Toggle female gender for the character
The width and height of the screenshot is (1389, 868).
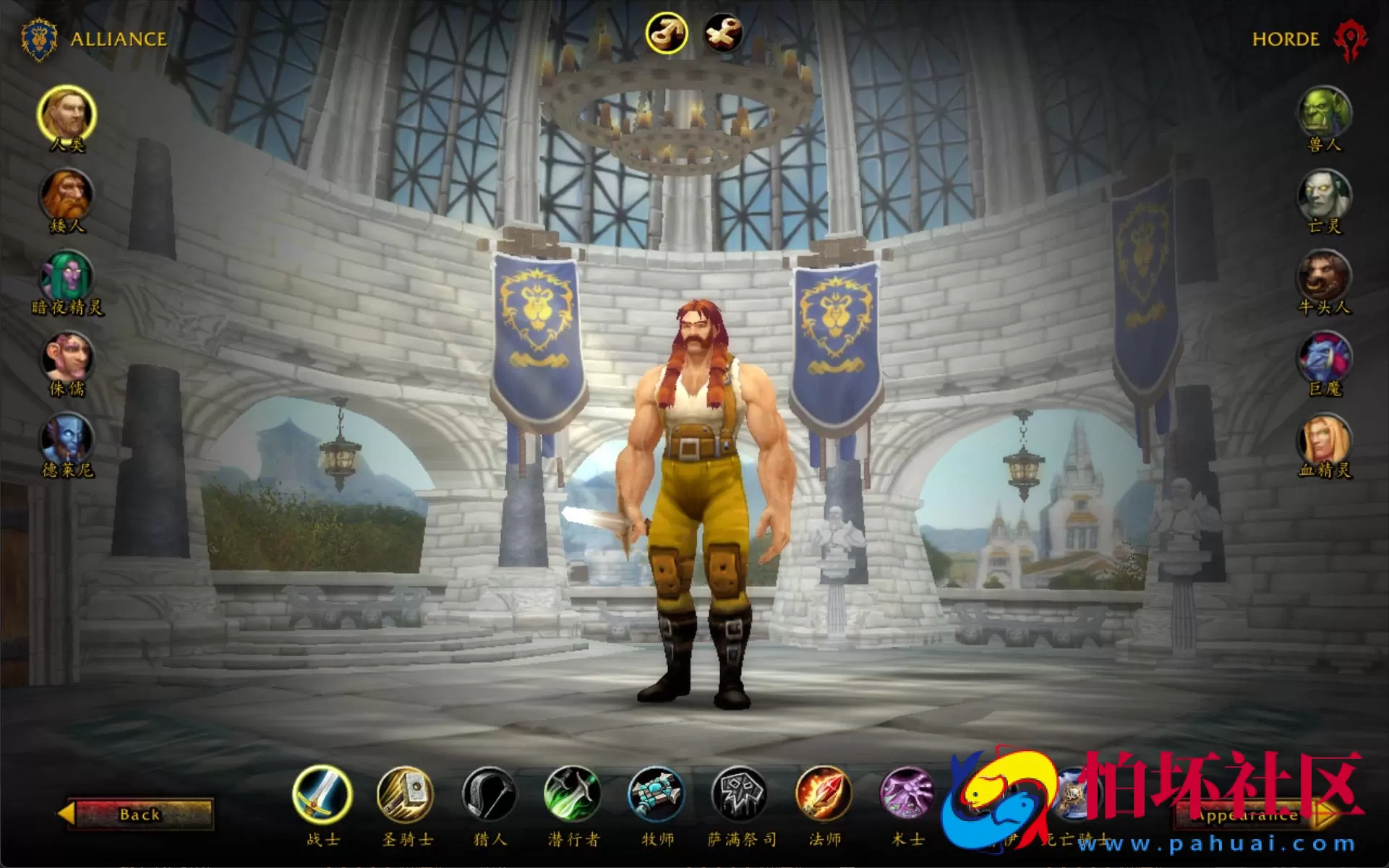722,33
